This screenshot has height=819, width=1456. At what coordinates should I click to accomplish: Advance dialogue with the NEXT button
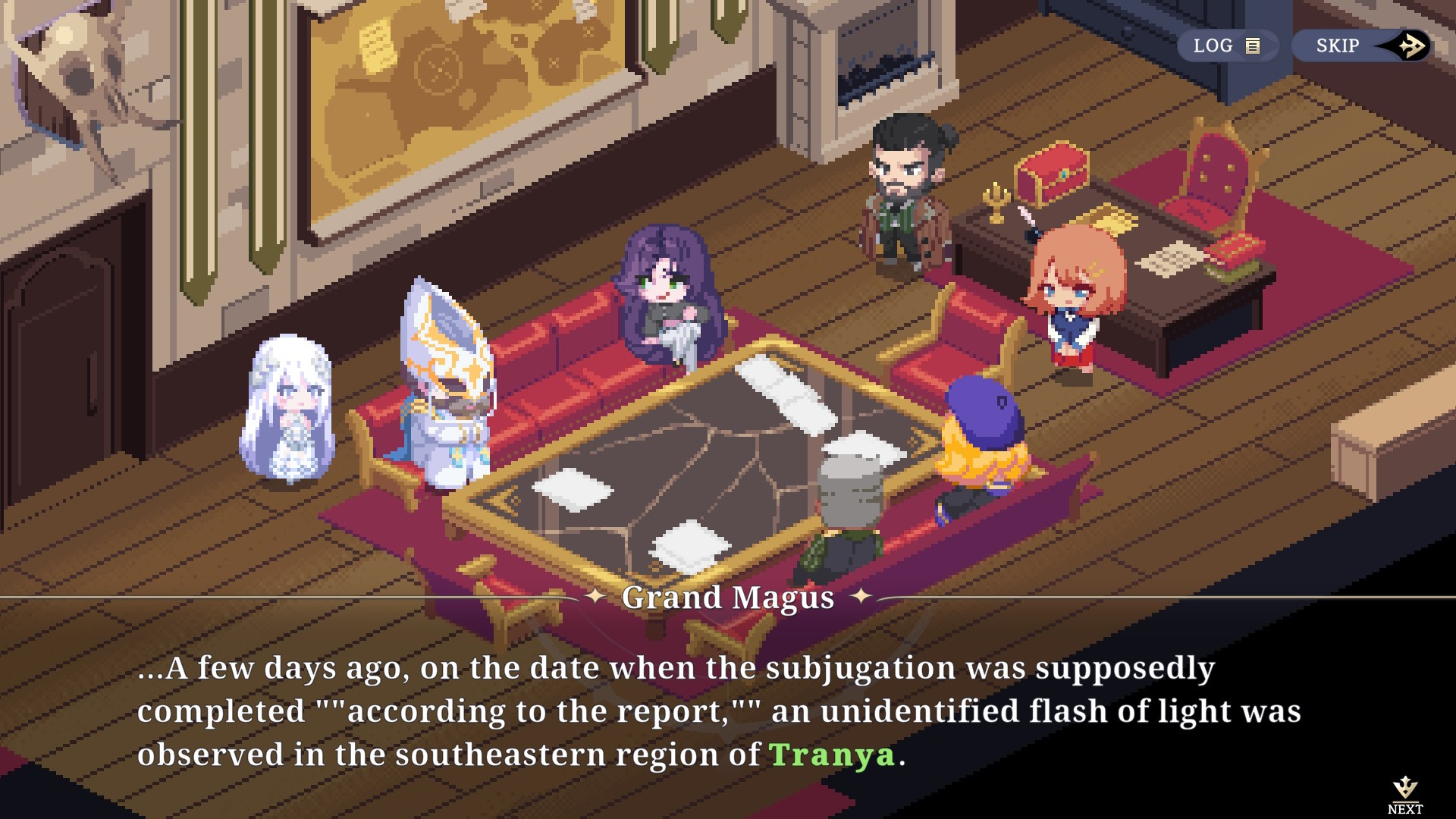tap(1405, 794)
